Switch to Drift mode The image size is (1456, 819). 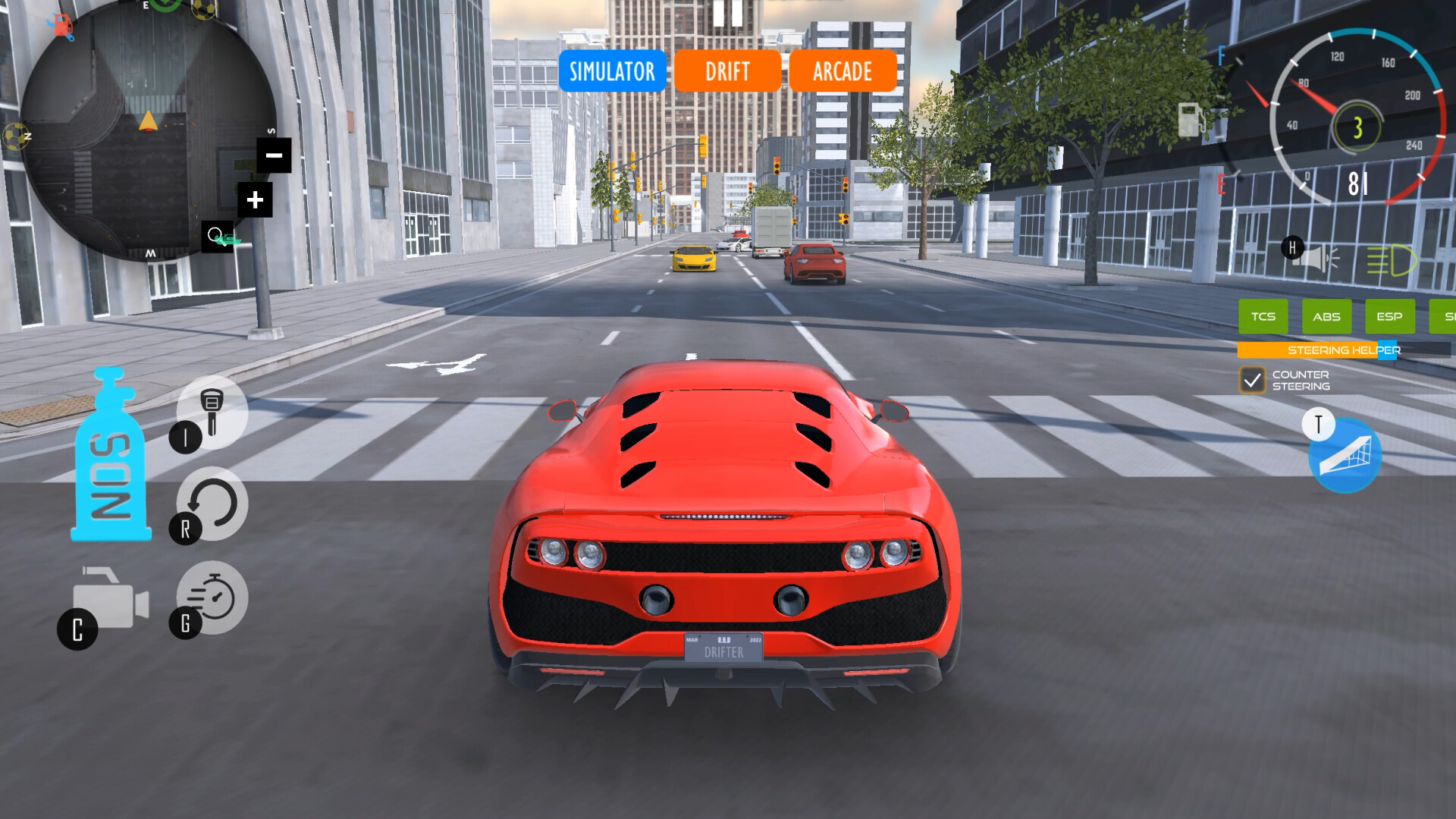click(726, 72)
